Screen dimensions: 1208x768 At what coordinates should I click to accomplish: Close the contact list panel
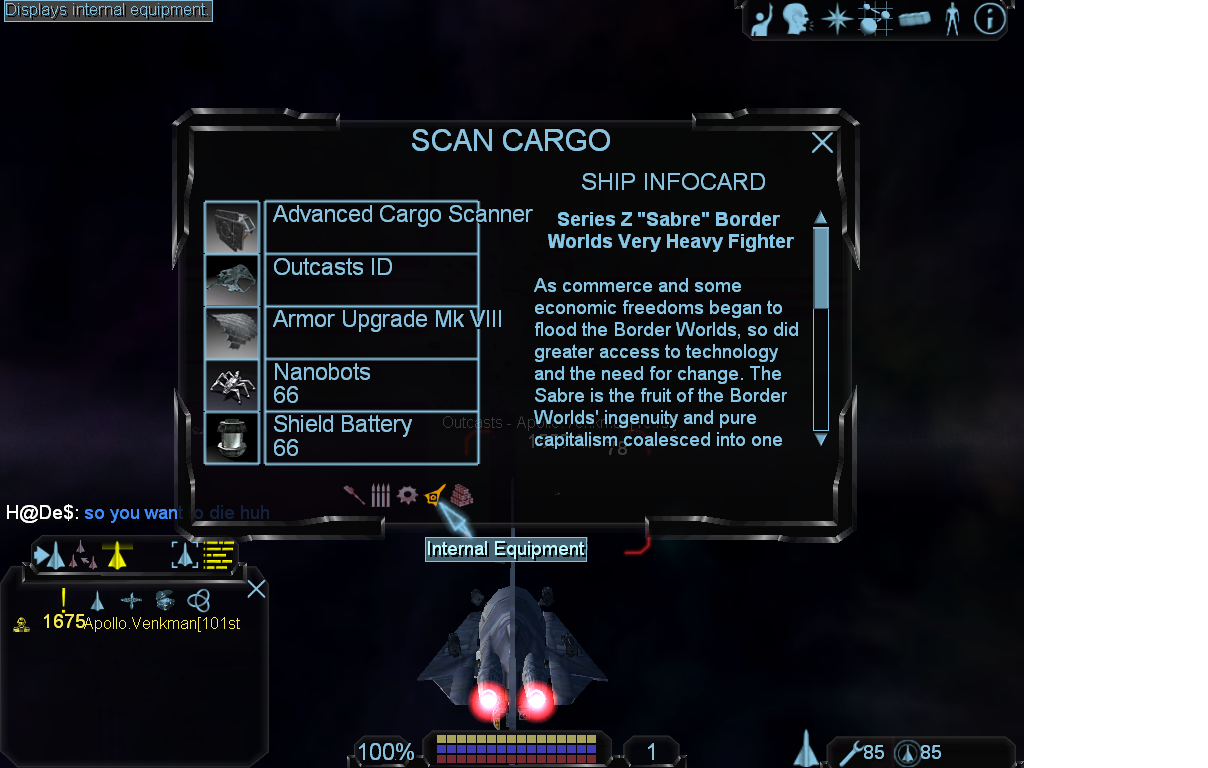point(256,589)
